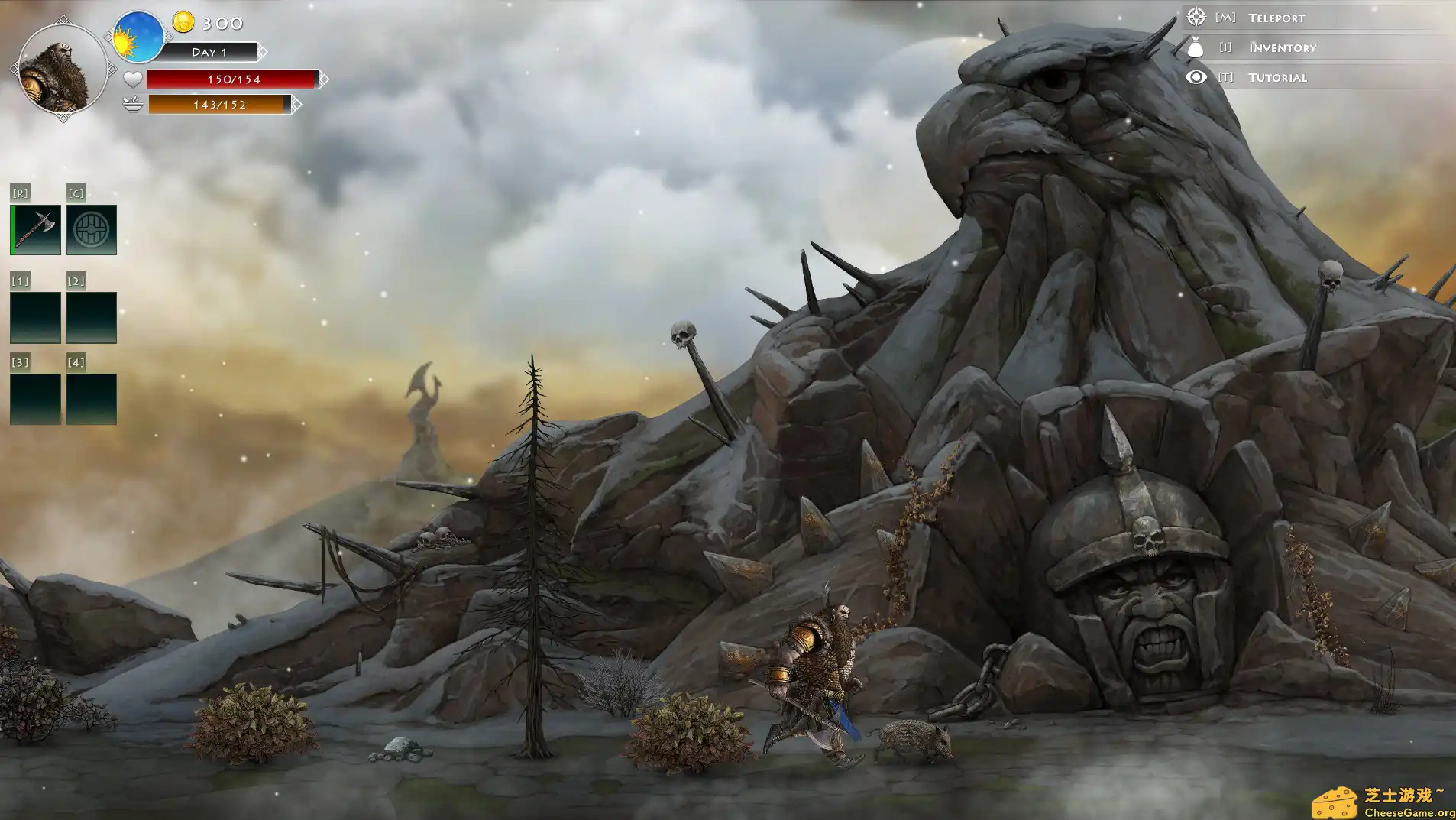Click the Day 1 banner
Viewport: 1456px width, 820px height.
pos(212,51)
